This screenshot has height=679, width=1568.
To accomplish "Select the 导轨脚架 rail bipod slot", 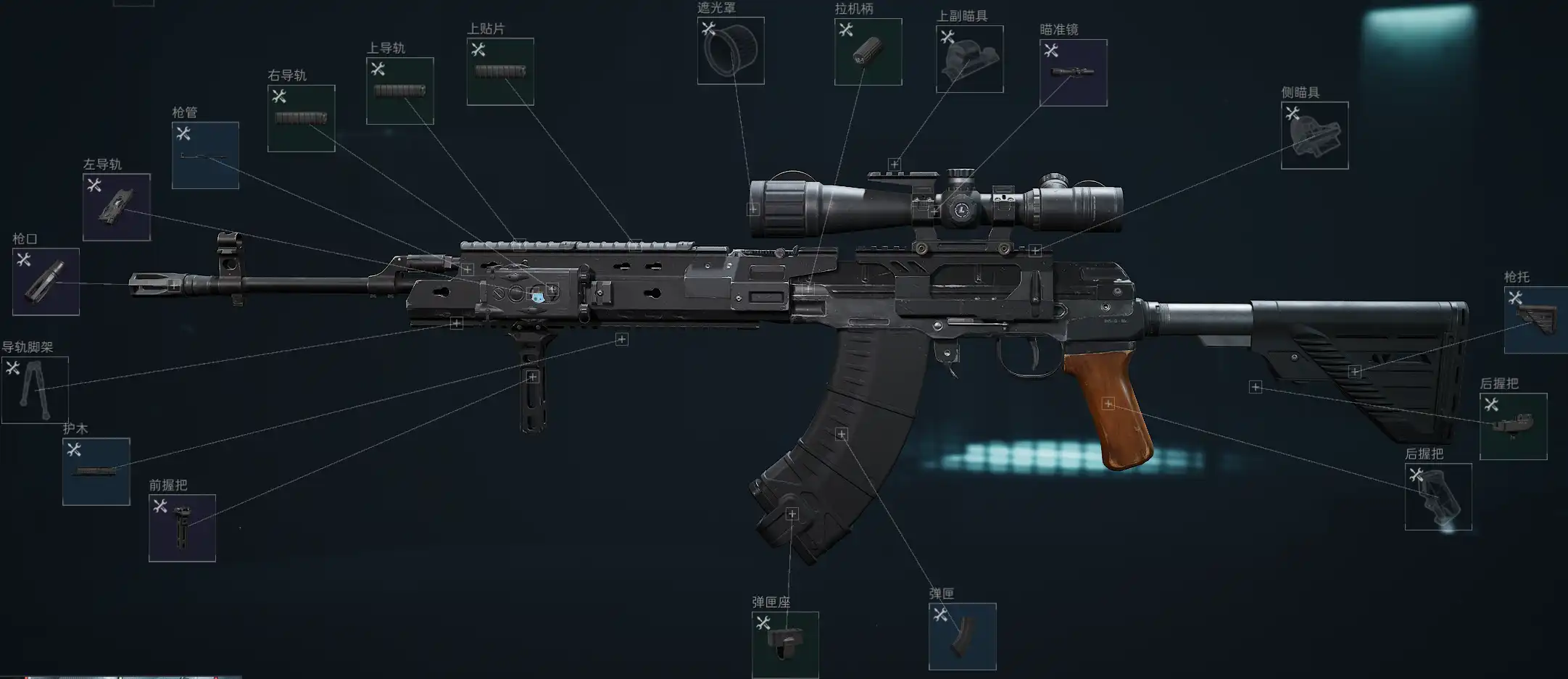I will 35,390.
